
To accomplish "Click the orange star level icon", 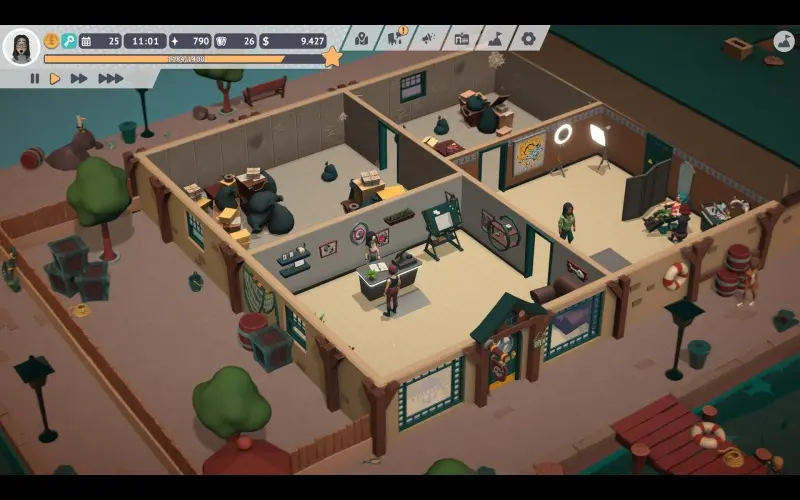I will pyautogui.click(x=332, y=57).
